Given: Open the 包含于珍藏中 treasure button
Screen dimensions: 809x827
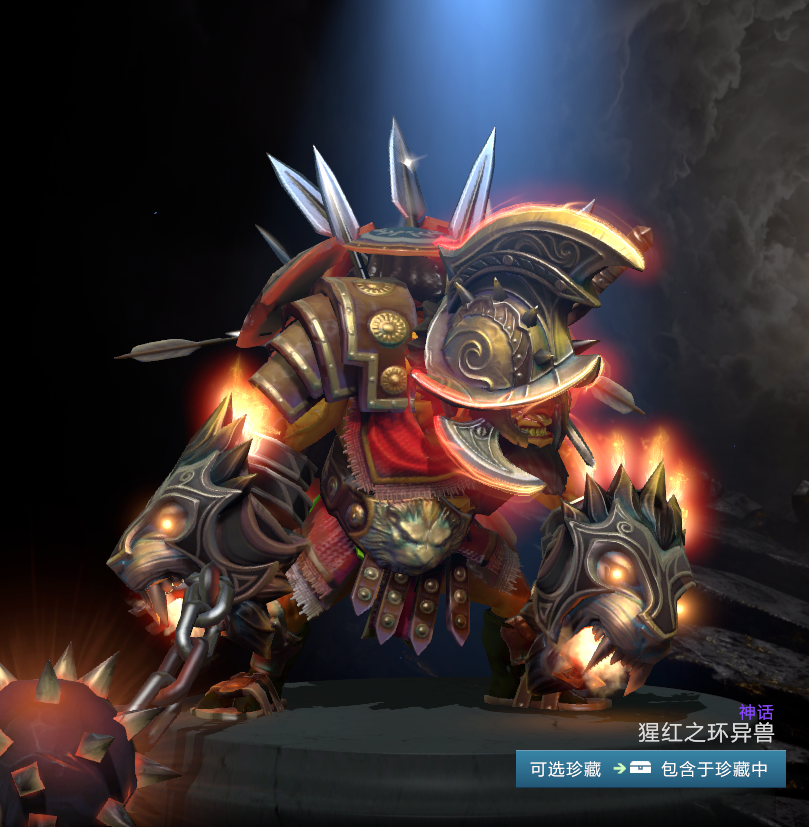Looking at the screenshot, I should (x=700, y=769).
